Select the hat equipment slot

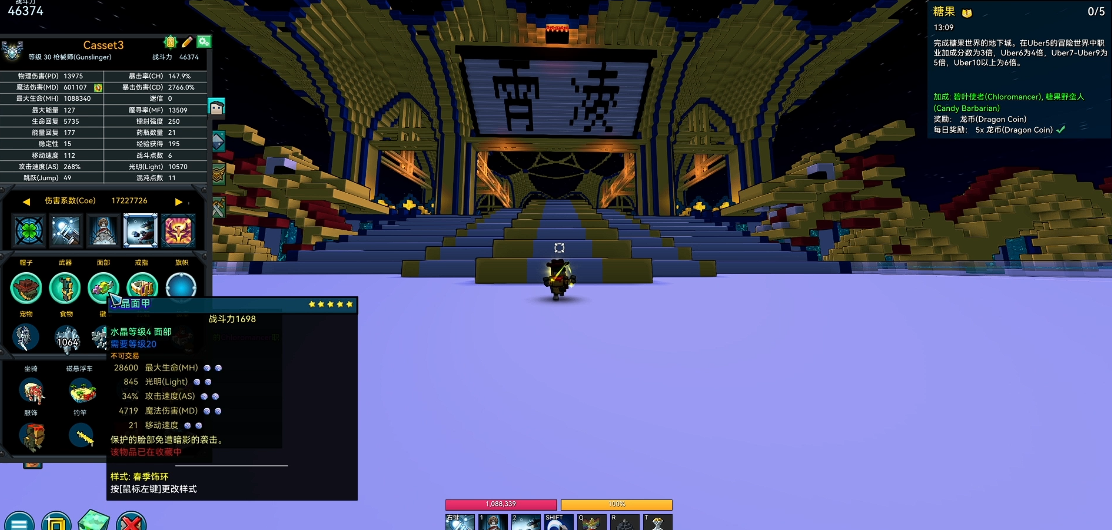[x=25, y=288]
